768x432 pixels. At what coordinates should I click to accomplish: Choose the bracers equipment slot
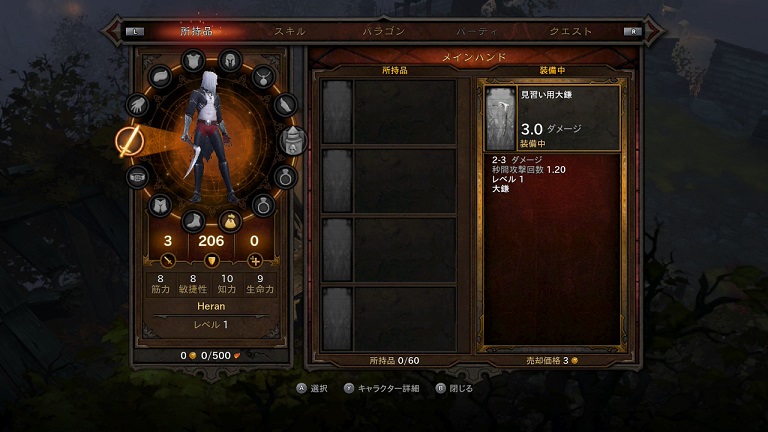point(285,104)
